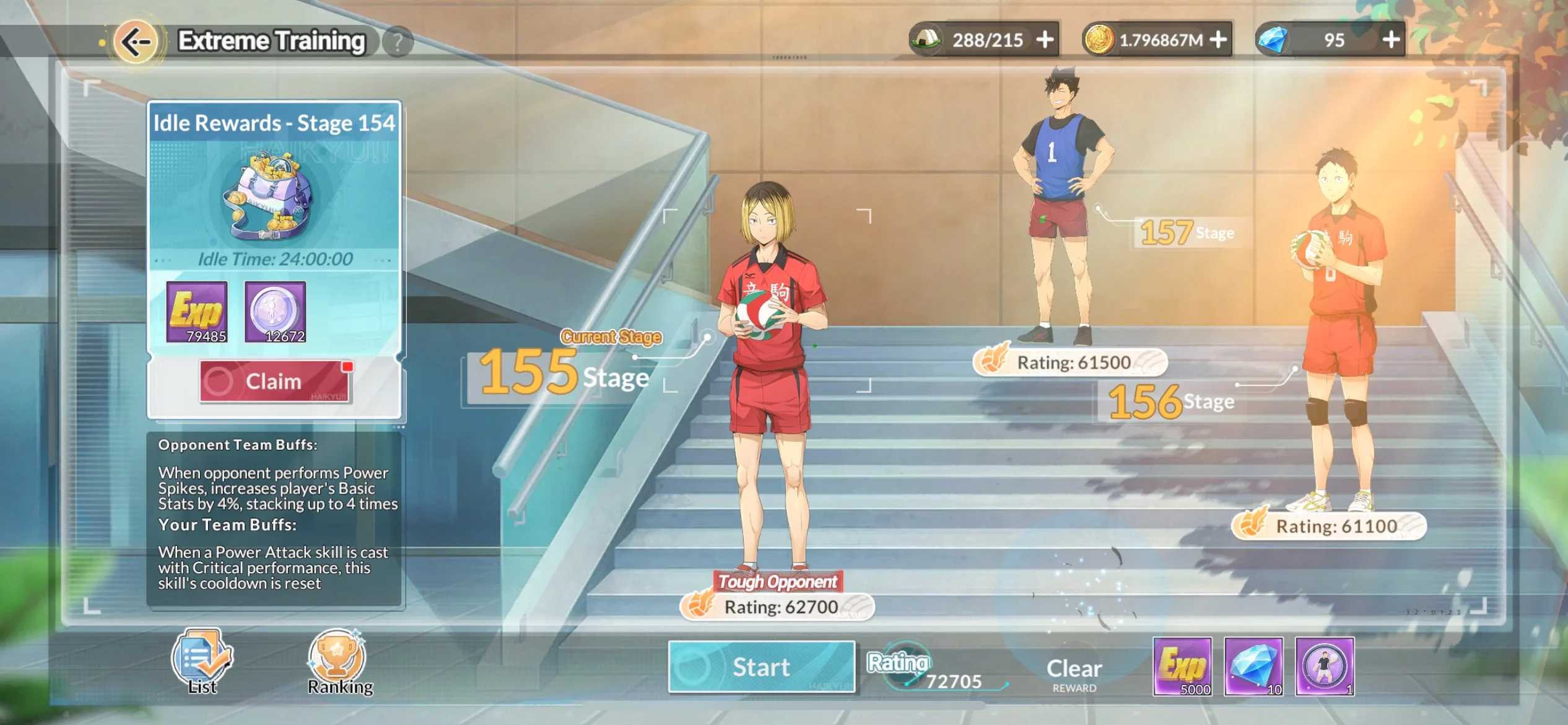This screenshot has height=725, width=1568.
Task: Tap the plus beside the 95 gems
Action: [1390, 39]
